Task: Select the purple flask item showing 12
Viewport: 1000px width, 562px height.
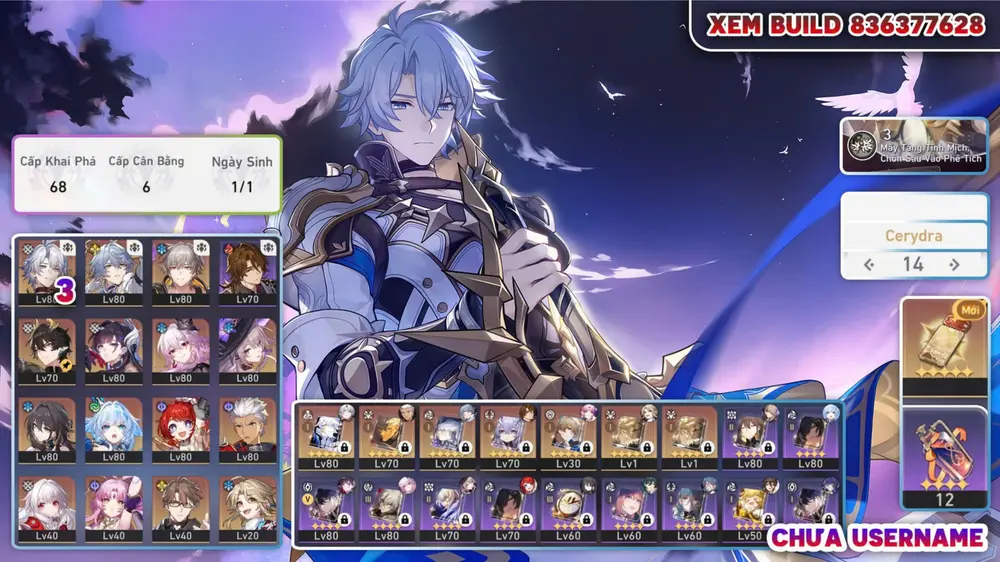Action: click(943, 455)
